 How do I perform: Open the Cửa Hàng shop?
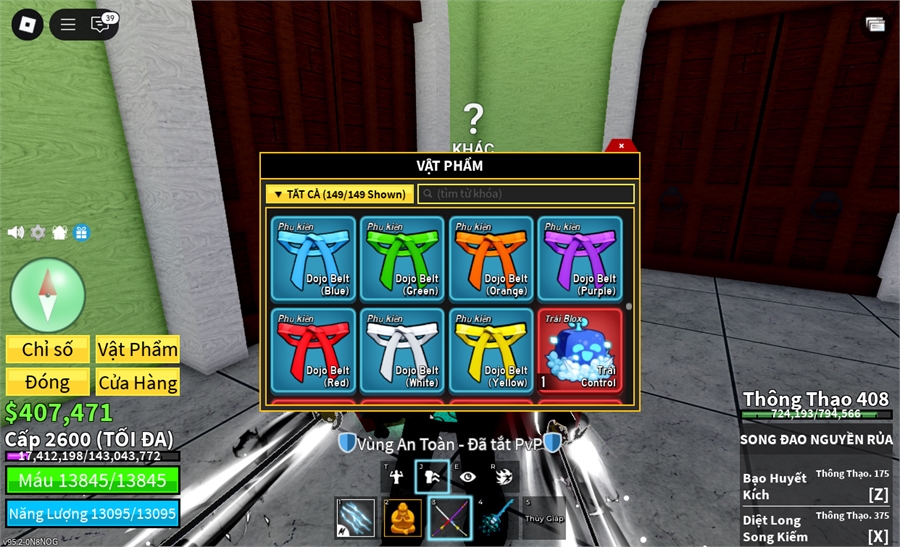[x=138, y=382]
